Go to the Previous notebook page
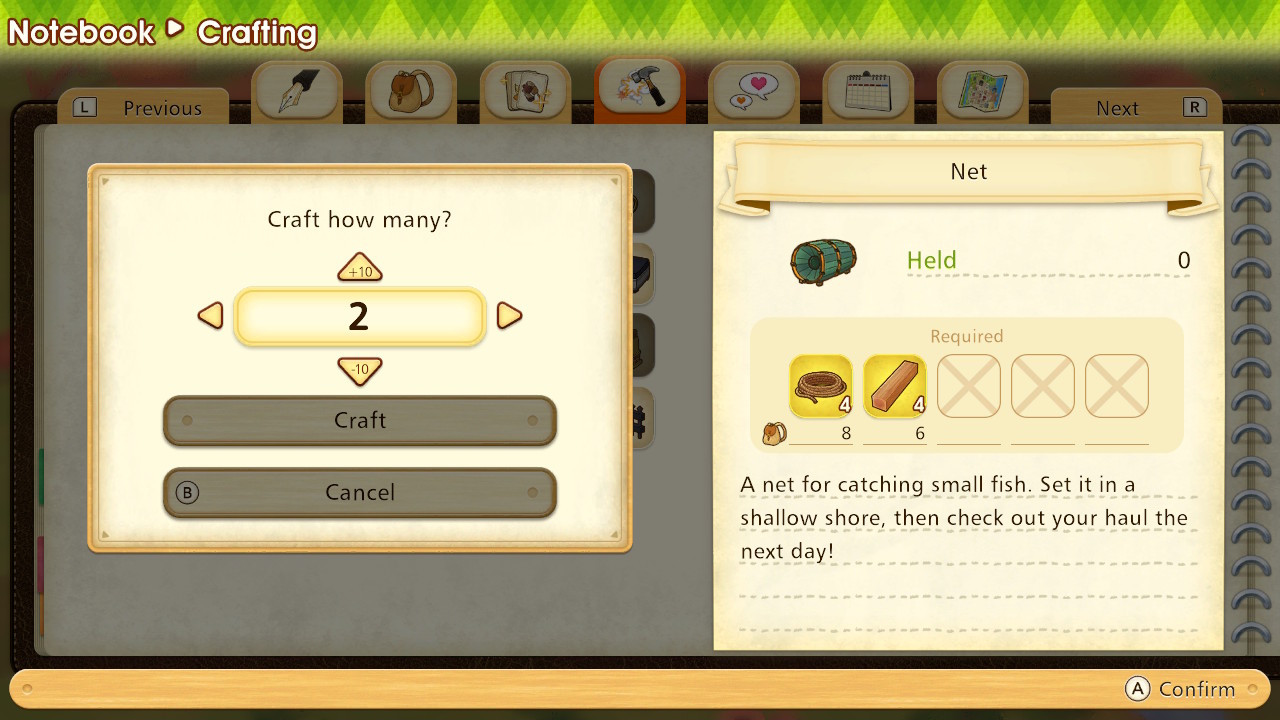Image resolution: width=1280 pixels, height=720 pixels. 143,107
